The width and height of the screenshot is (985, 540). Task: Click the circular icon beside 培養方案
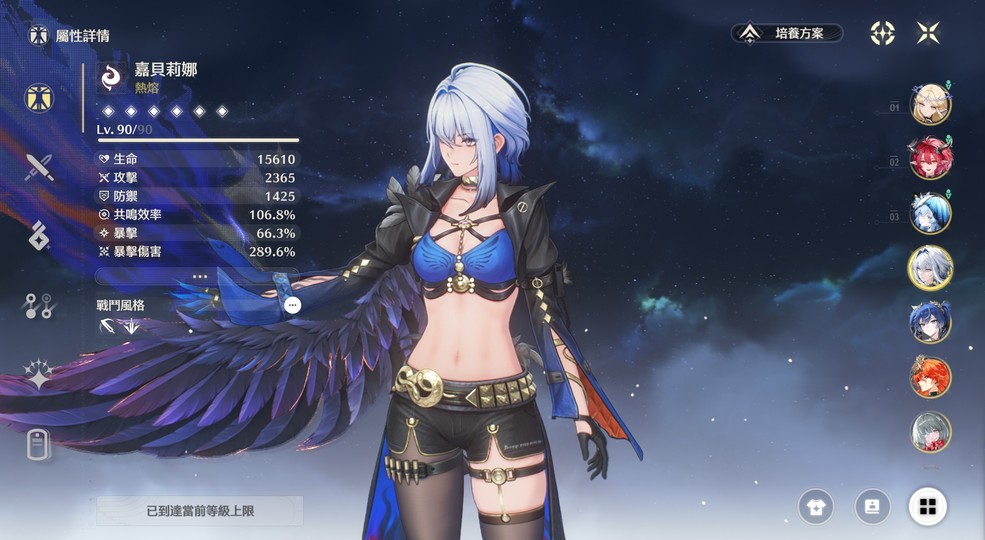pyautogui.click(x=882, y=33)
